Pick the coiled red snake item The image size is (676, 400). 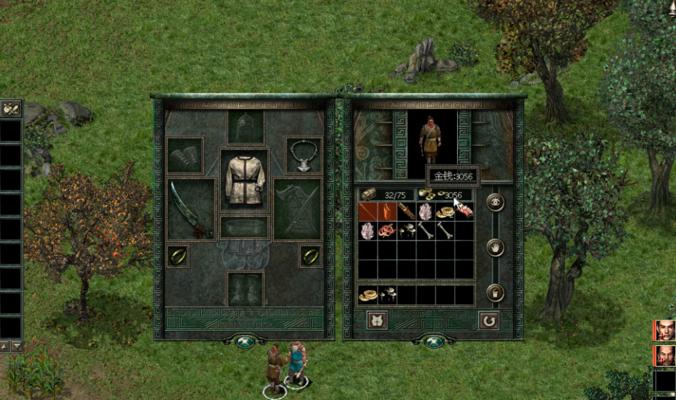[387, 231]
